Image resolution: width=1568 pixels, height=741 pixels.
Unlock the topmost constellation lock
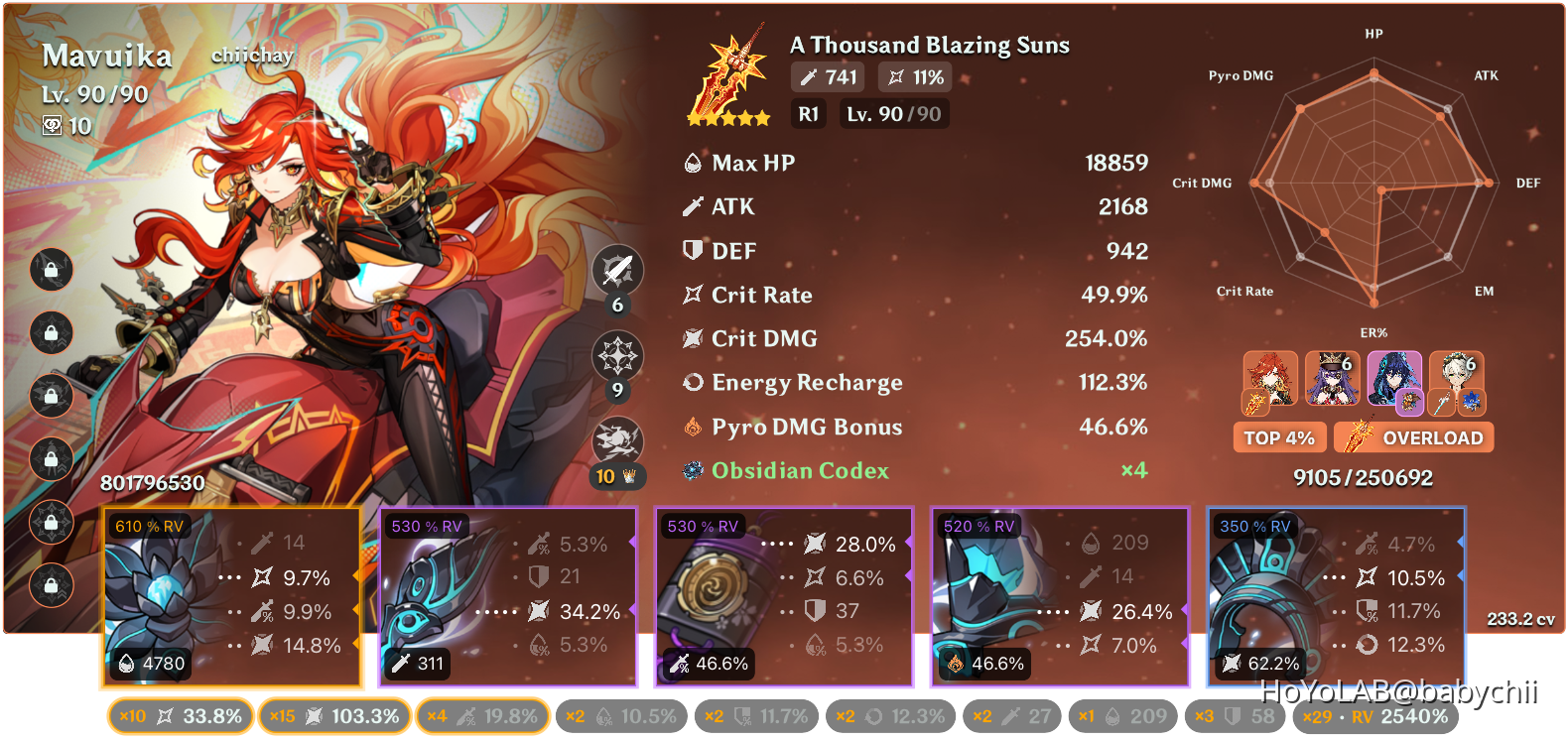tap(51, 270)
